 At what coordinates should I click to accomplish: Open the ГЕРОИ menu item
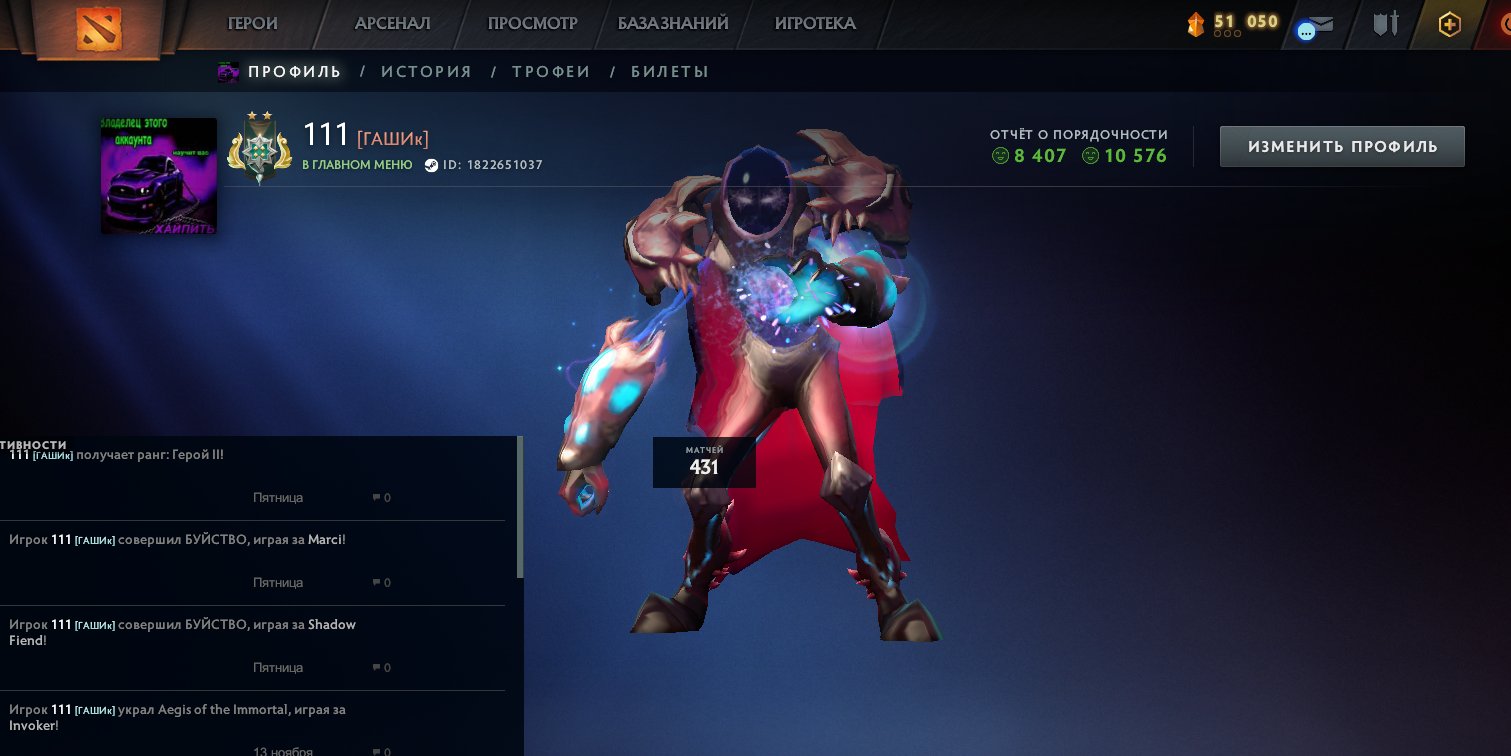click(x=252, y=24)
